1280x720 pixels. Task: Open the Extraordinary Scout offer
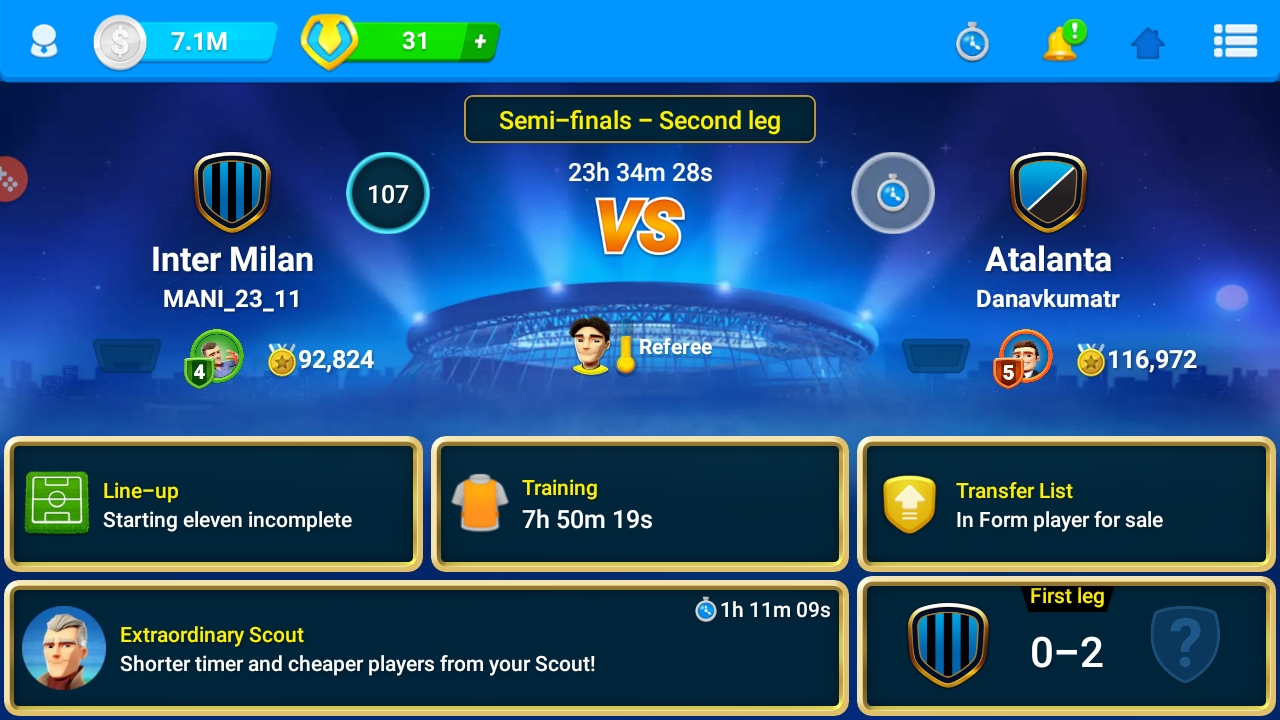[427, 649]
